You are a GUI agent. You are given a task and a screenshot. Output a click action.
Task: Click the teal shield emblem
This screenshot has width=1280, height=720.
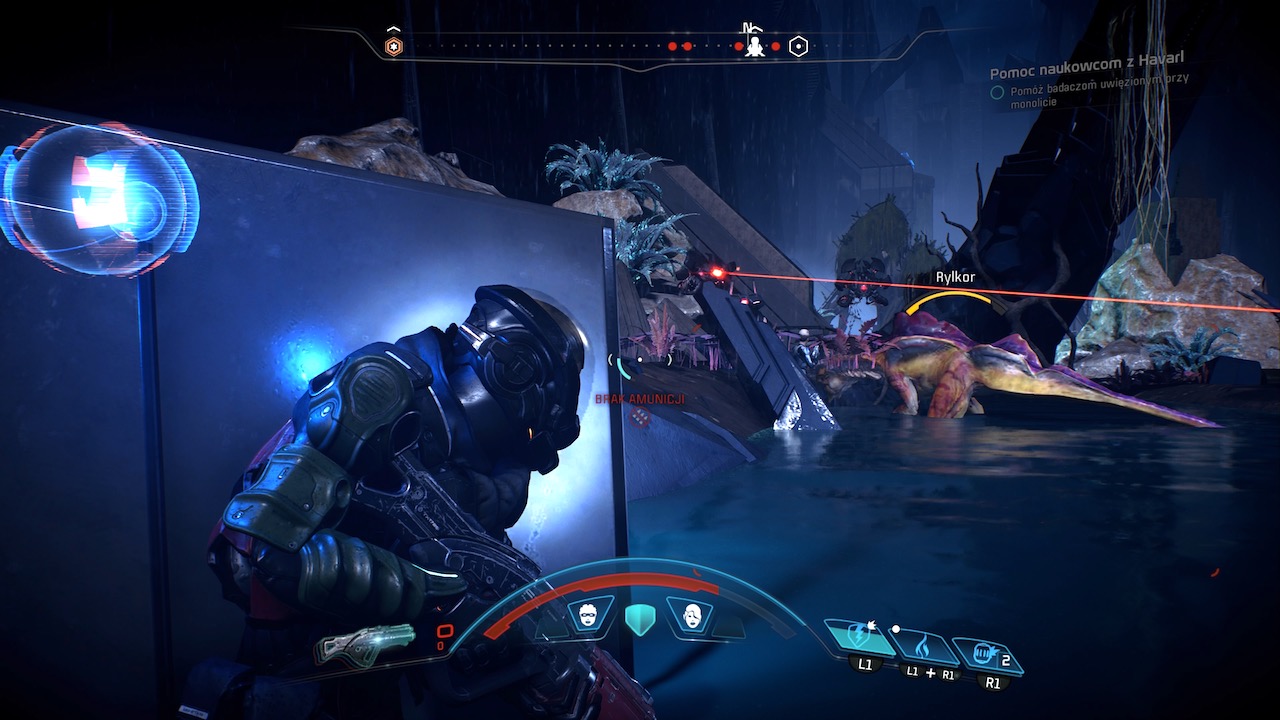tap(639, 619)
